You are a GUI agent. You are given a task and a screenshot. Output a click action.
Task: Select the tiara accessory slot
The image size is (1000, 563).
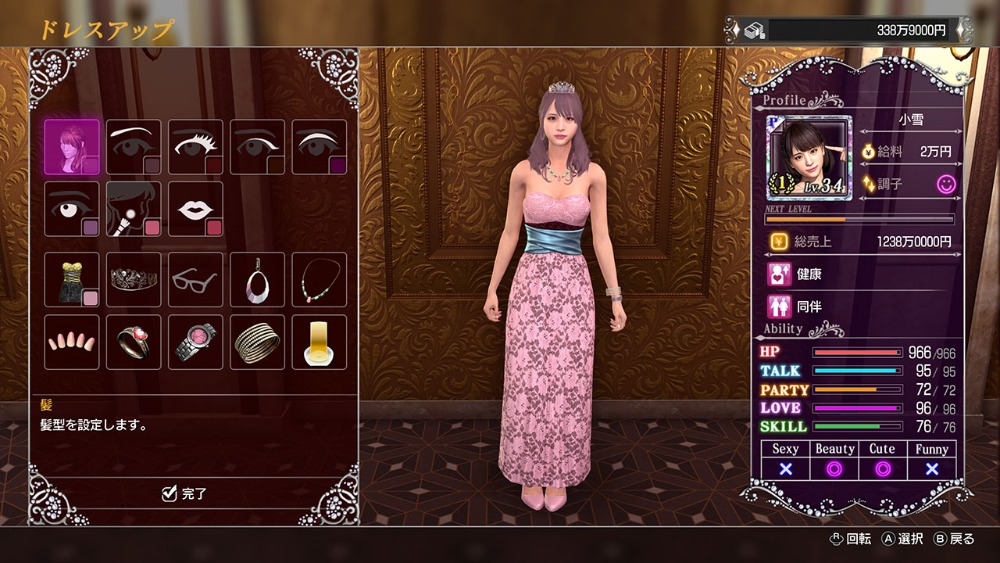click(x=134, y=279)
